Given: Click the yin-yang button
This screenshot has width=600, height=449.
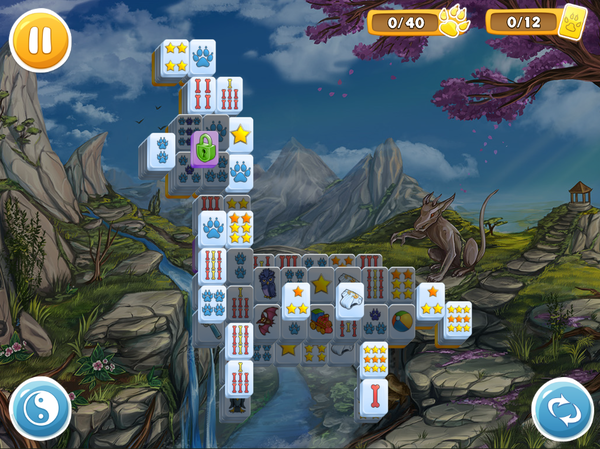Looking at the screenshot, I should 40,409.
